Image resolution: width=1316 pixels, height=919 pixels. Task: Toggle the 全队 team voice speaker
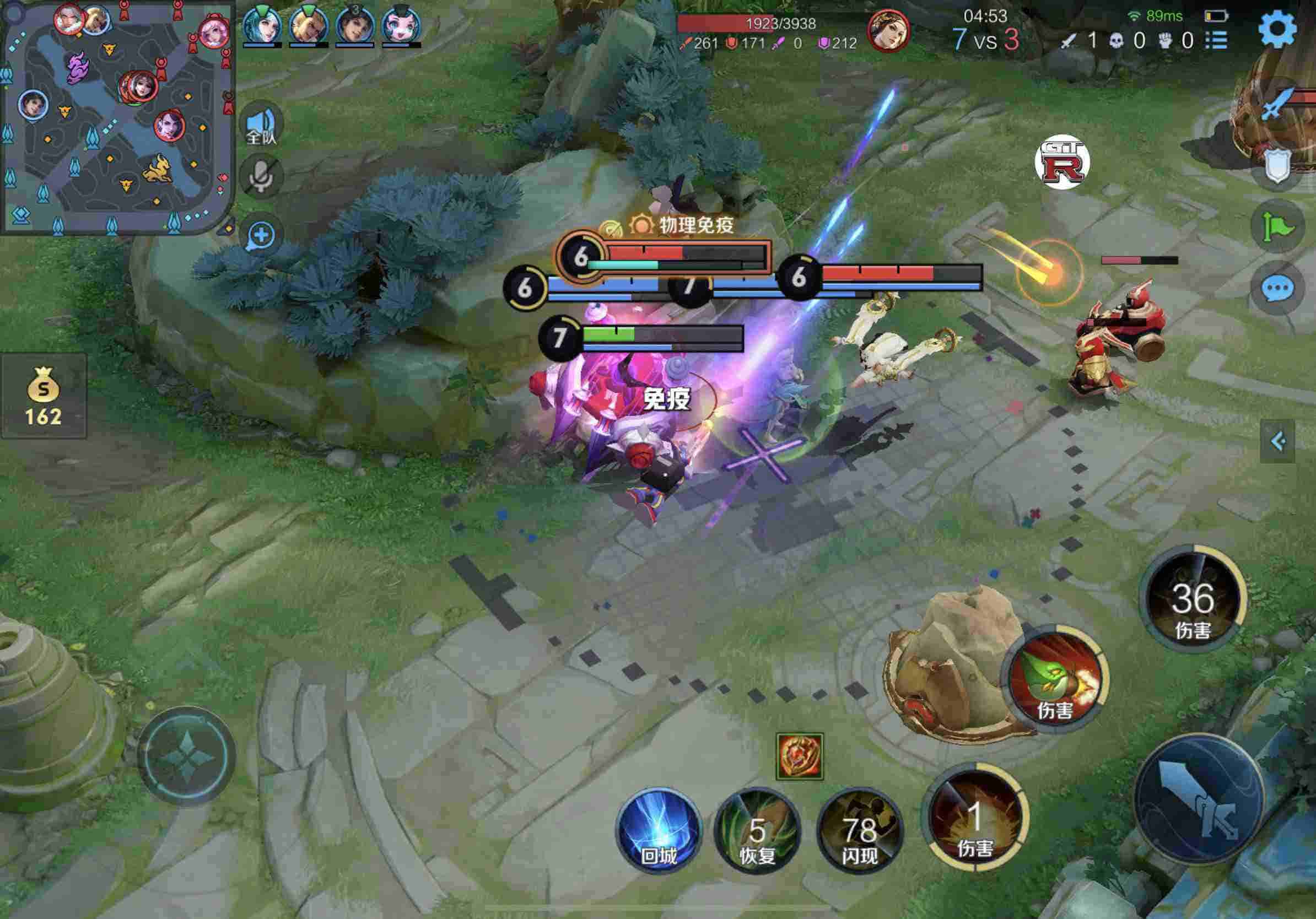(262, 125)
